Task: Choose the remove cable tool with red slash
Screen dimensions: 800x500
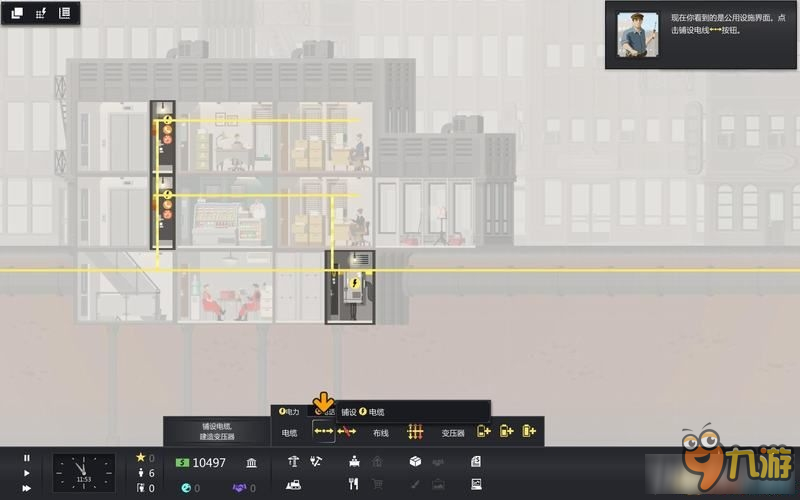Action: tap(347, 432)
